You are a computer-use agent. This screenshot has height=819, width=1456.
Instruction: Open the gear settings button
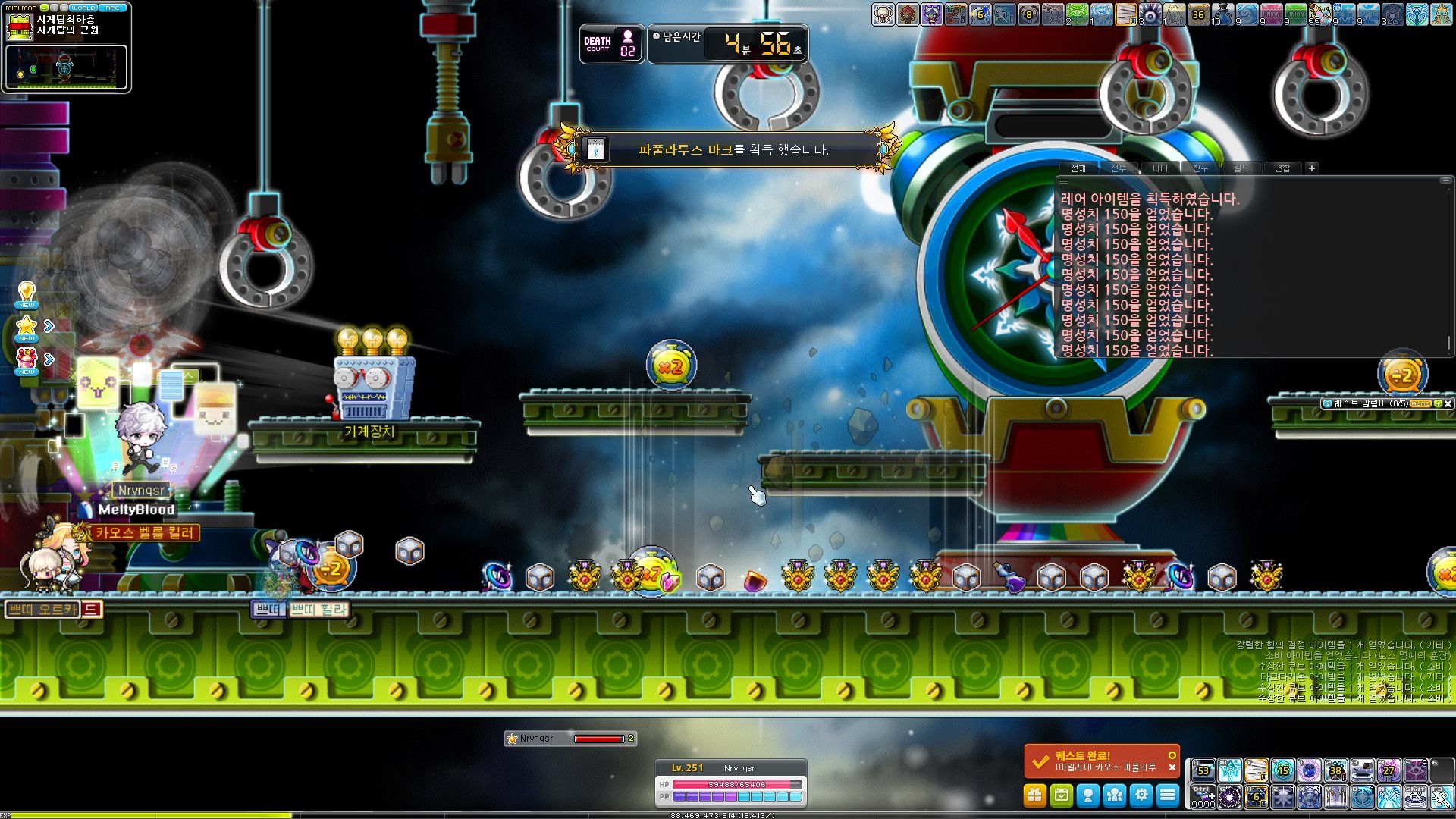point(1141,795)
